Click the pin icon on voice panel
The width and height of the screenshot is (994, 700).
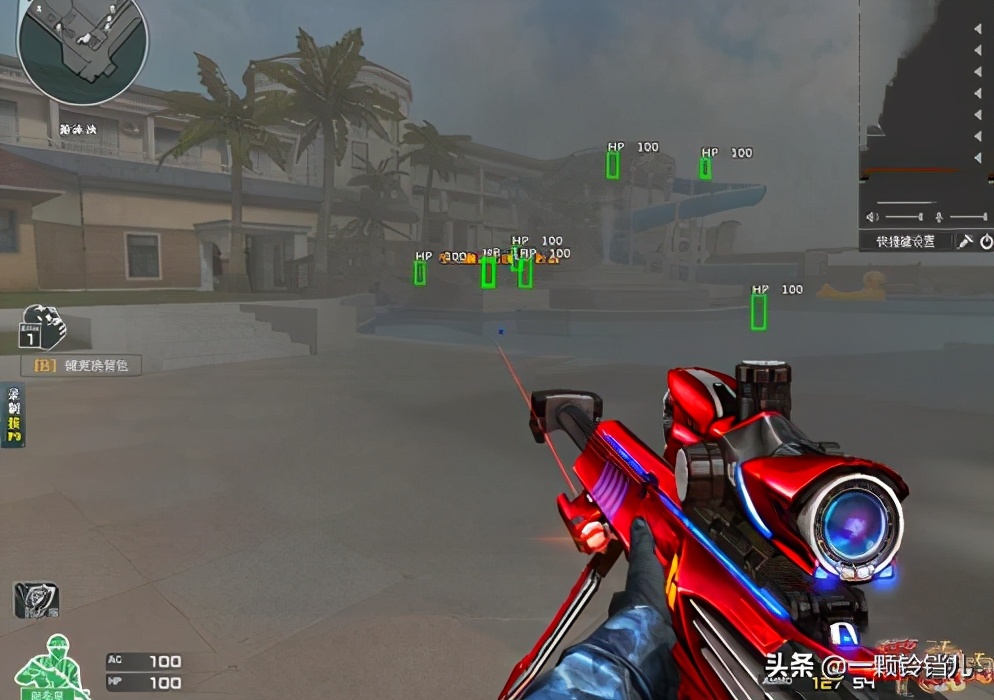click(966, 241)
